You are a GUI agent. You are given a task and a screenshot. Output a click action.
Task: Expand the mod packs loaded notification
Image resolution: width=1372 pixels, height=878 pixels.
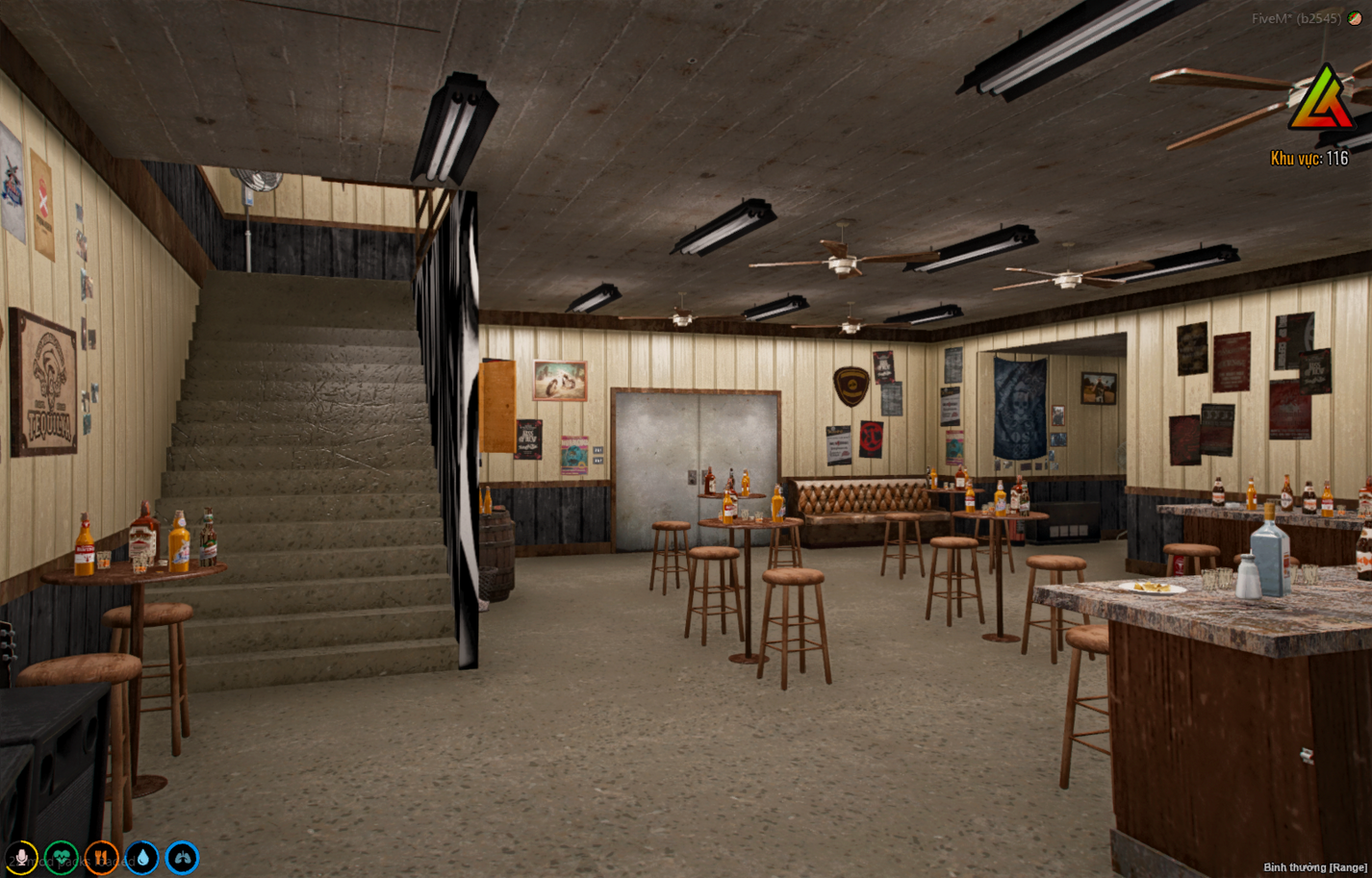click(x=72, y=861)
